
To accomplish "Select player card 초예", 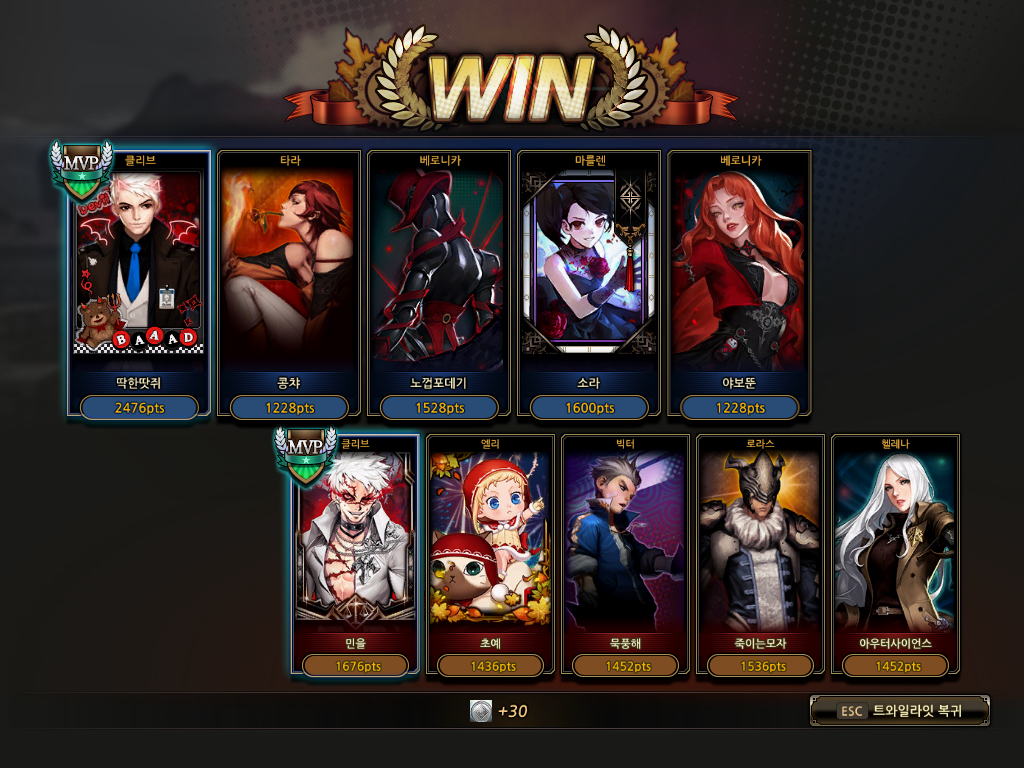I will point(491,555).
